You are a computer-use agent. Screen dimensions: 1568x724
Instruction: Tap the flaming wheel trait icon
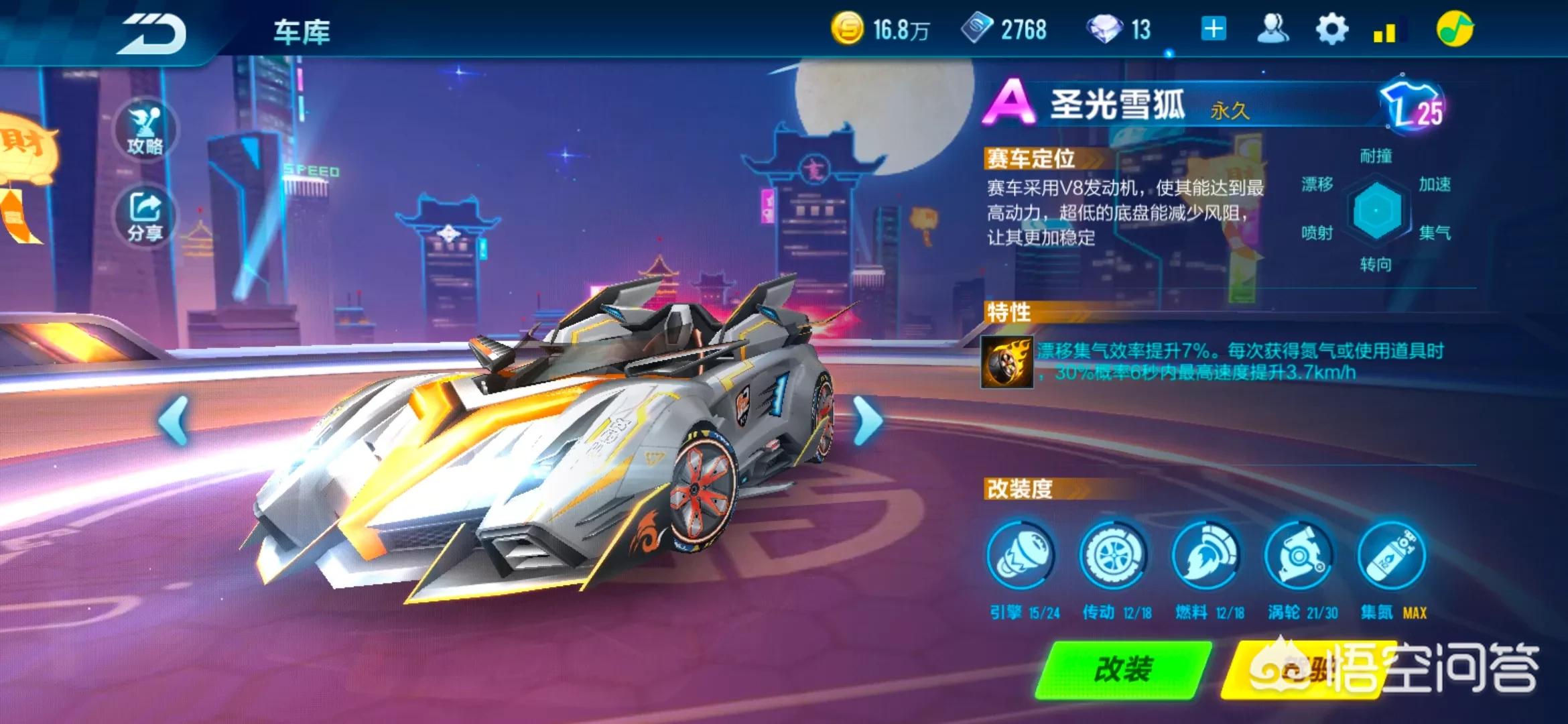(x=1007, y=363)
